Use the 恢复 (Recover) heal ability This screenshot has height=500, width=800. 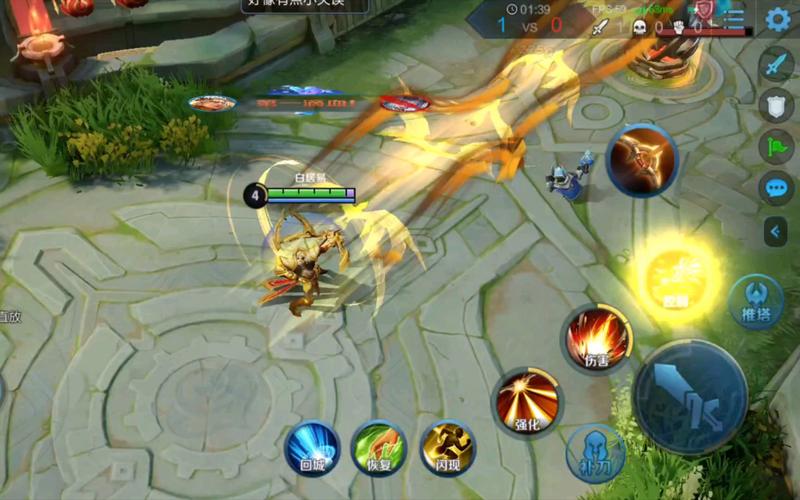click(x=379, y=448)
